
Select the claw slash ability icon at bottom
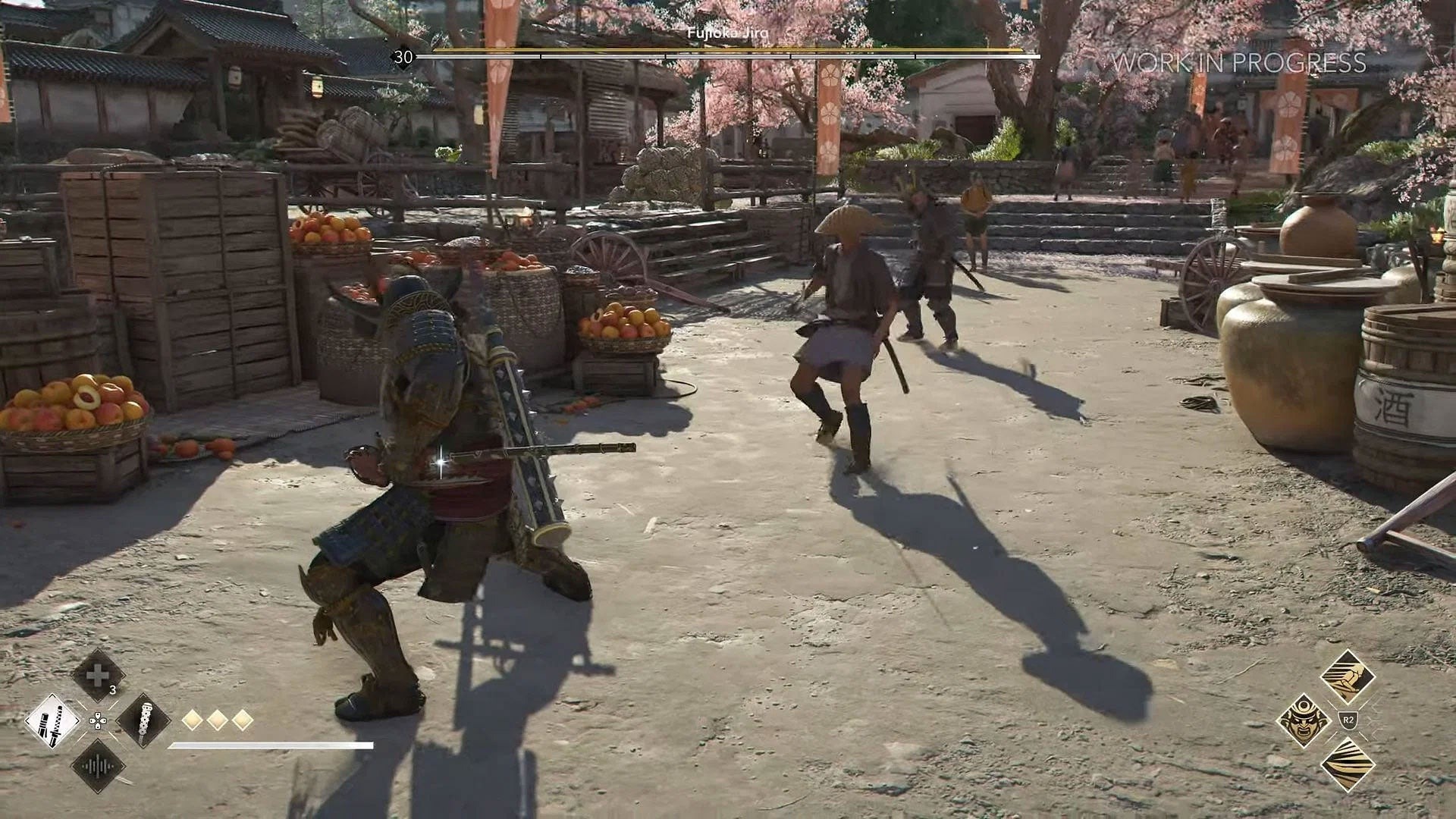click(1348, 766)
